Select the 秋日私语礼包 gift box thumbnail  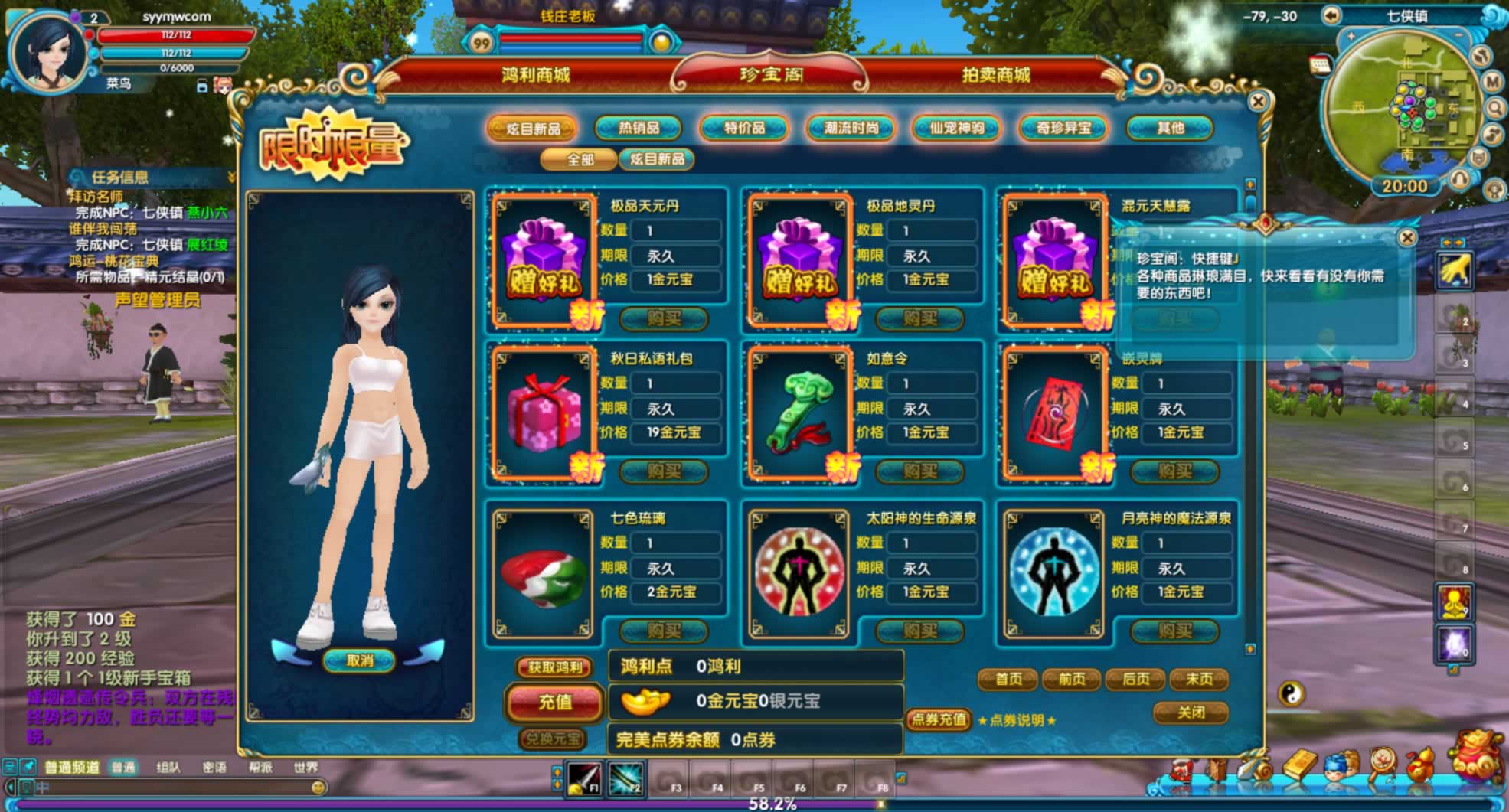[x=543, y=413]
